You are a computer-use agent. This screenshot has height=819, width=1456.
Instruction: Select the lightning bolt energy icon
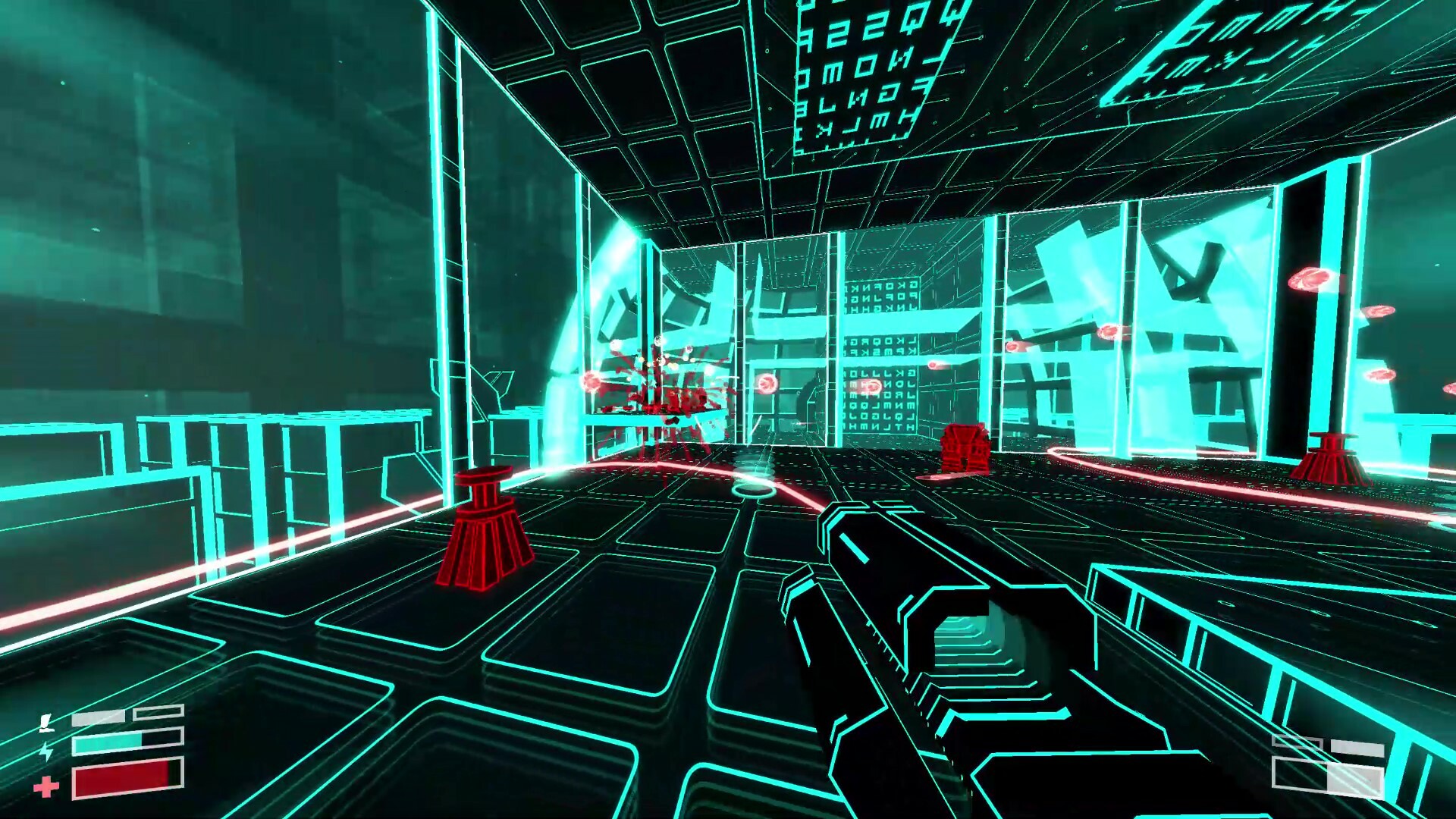click(x=45, y=751)
